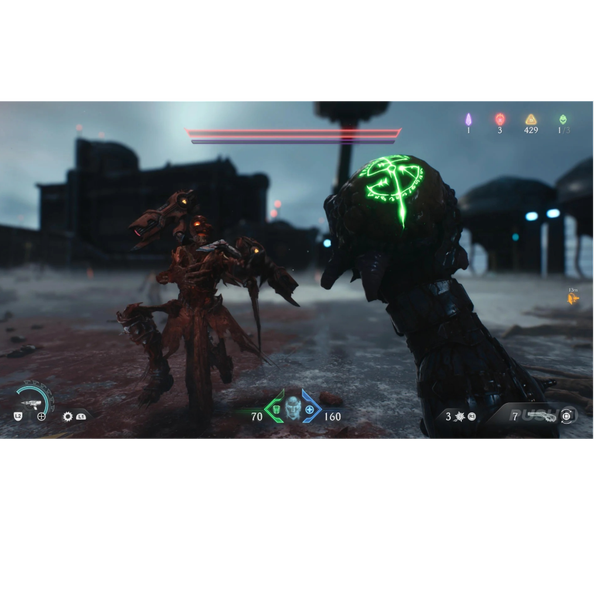Click the yellow triangle currency icon

531,120
